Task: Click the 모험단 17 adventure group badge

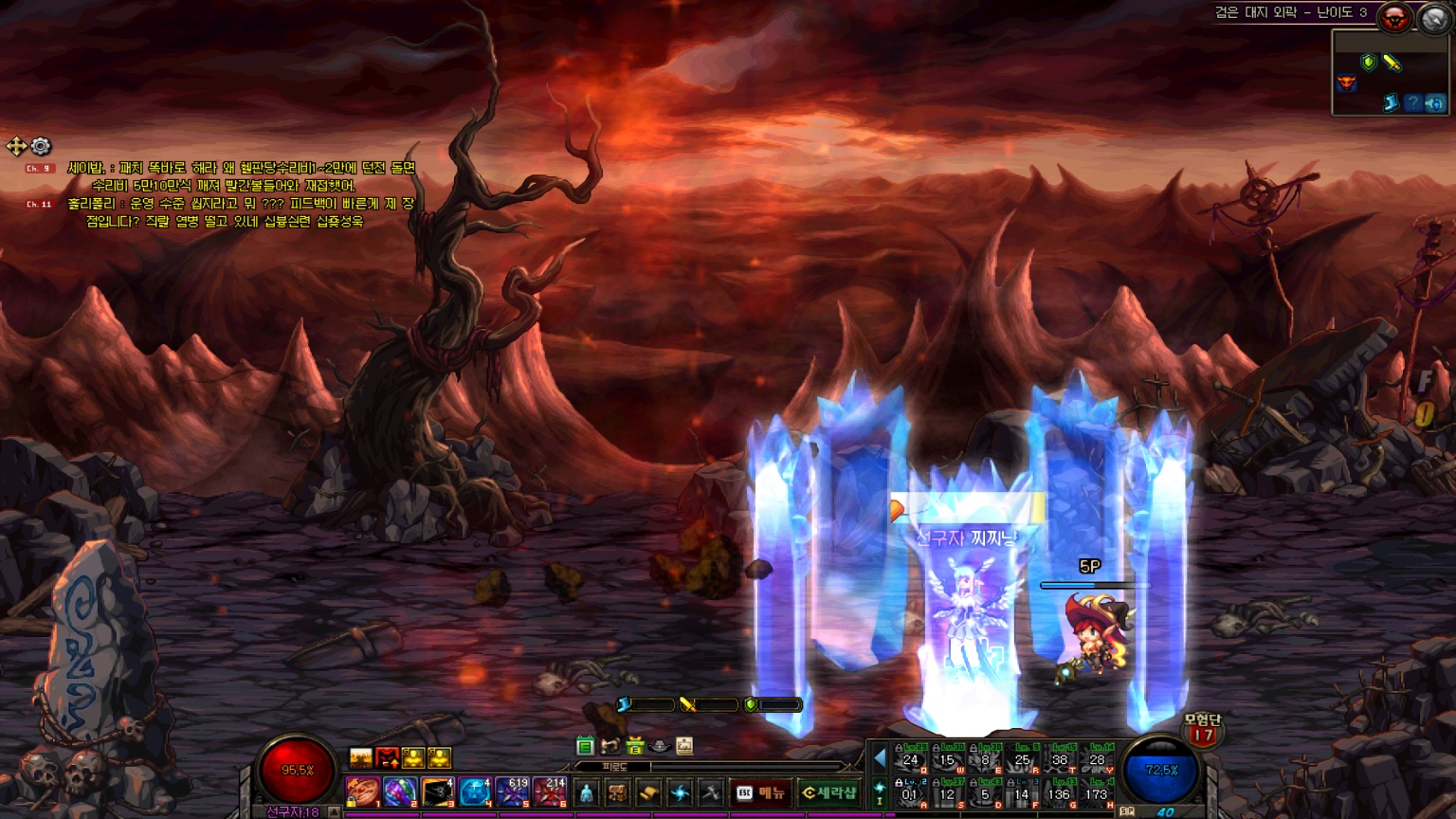Action: (1202, 729)
